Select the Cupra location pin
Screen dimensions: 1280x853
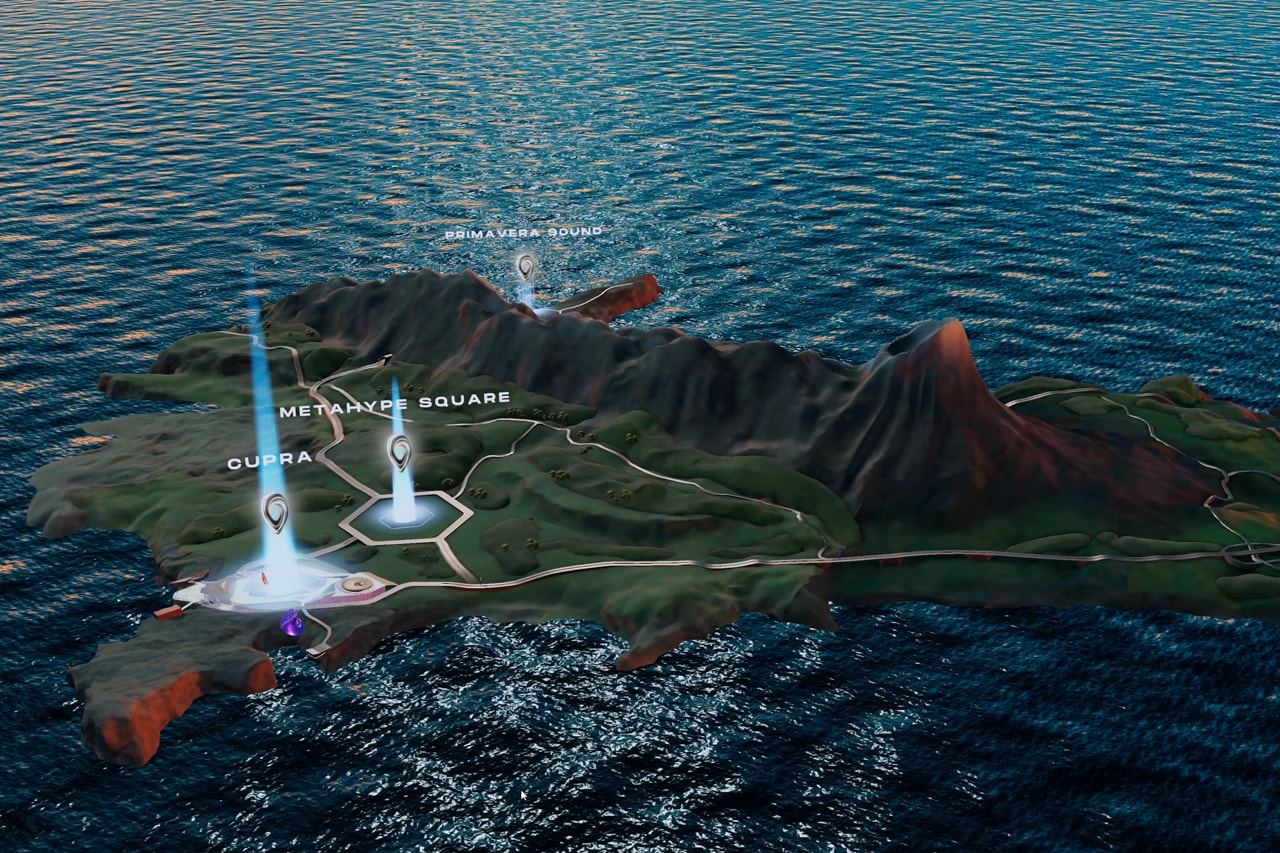[x=276, y=511]
